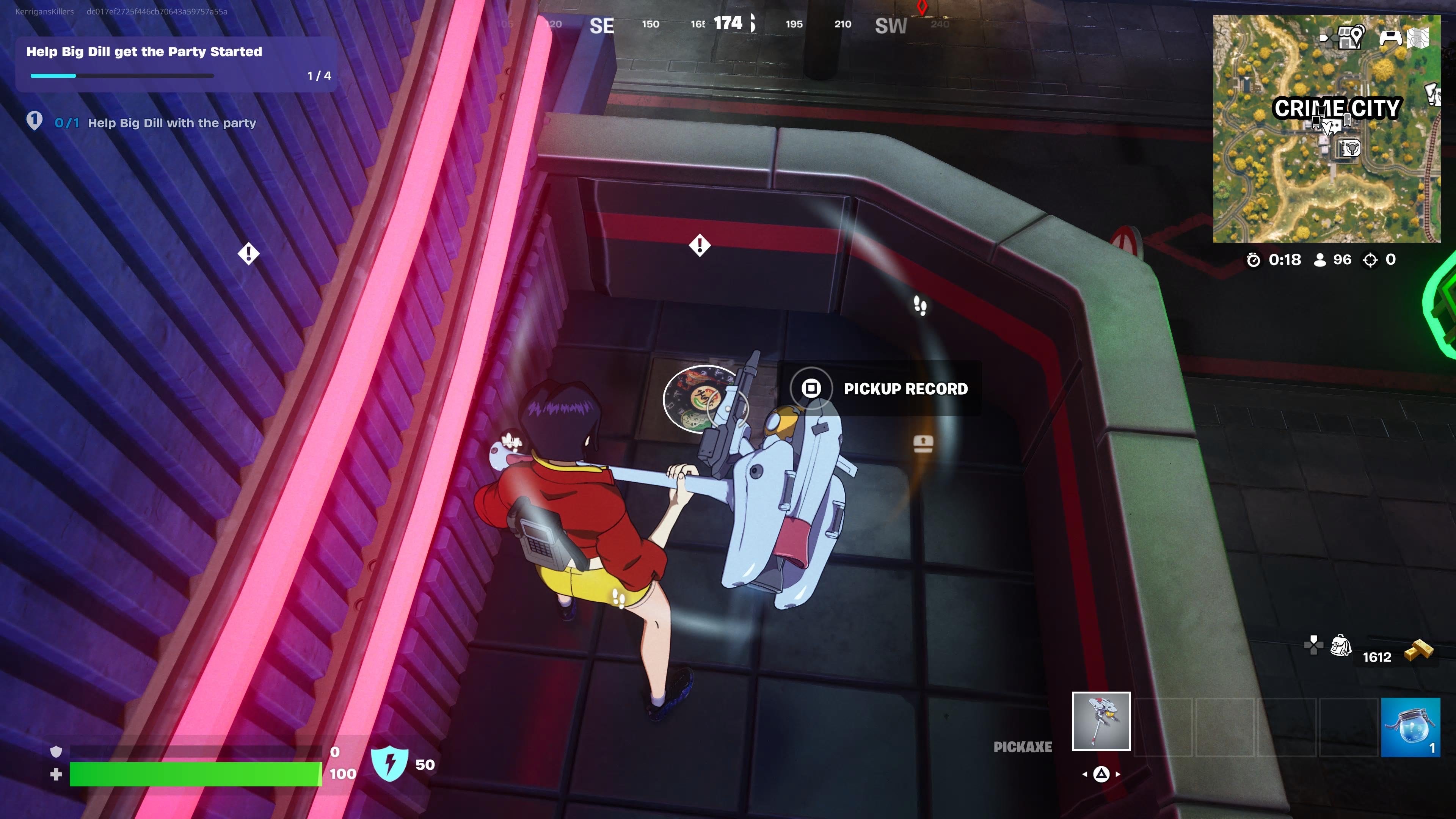Select the pickaxe hotbar slot
The height and width of the screenshot is (819, 1456).
[x=1101, y=721]
